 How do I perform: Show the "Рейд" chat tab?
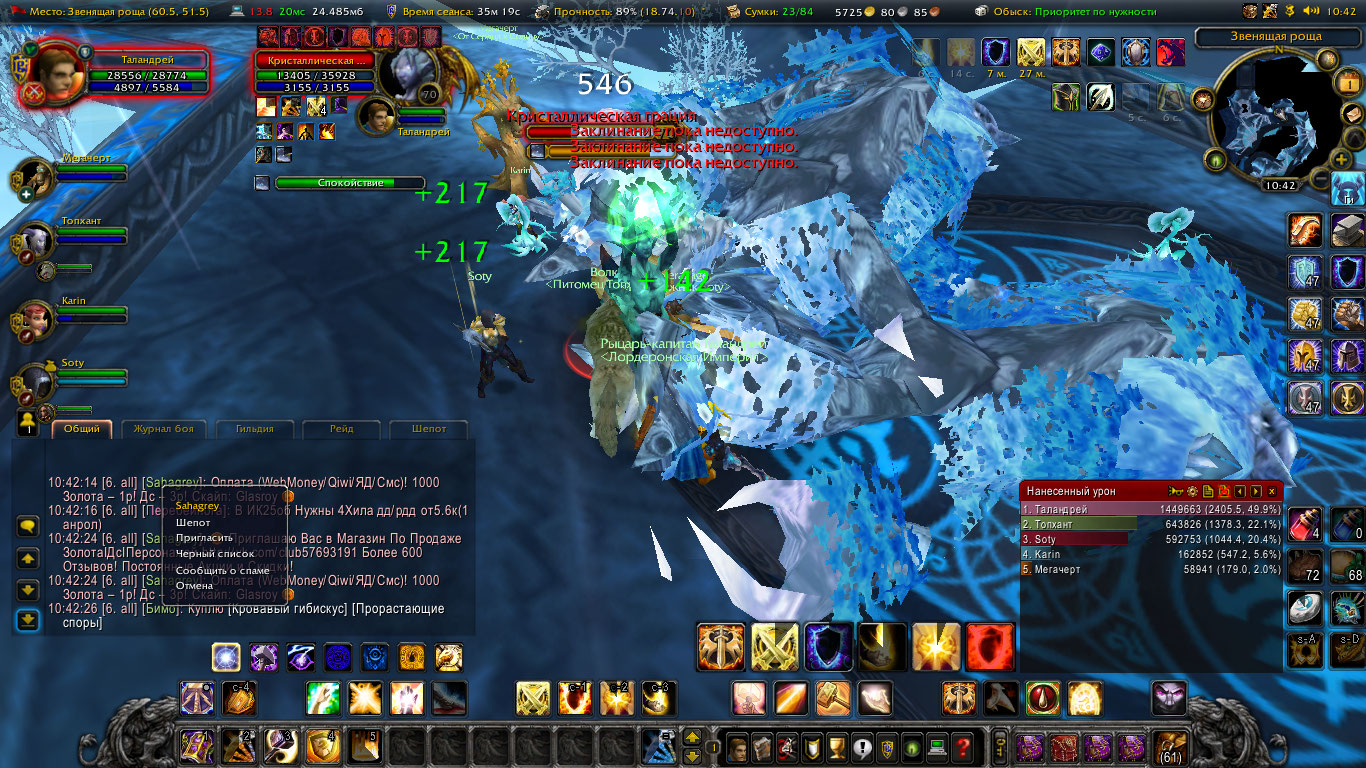tap(341, 429)
